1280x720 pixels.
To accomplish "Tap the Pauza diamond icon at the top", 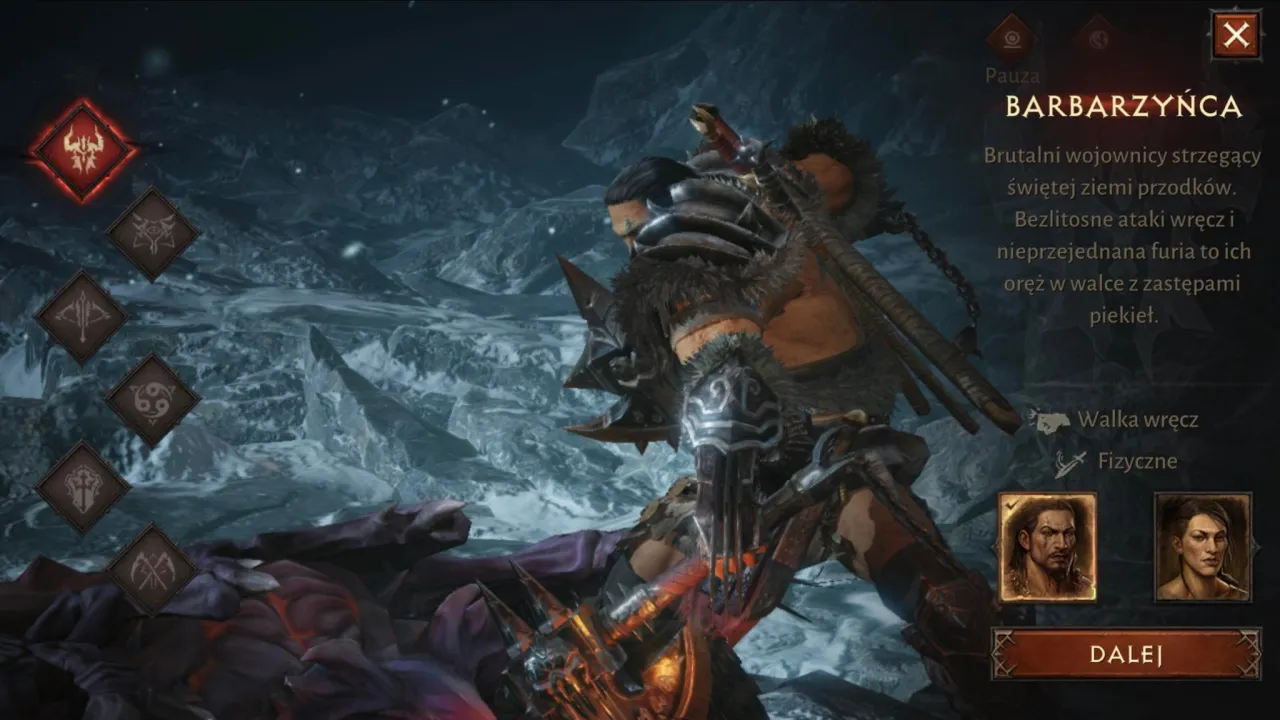I will pos(1012,40).
